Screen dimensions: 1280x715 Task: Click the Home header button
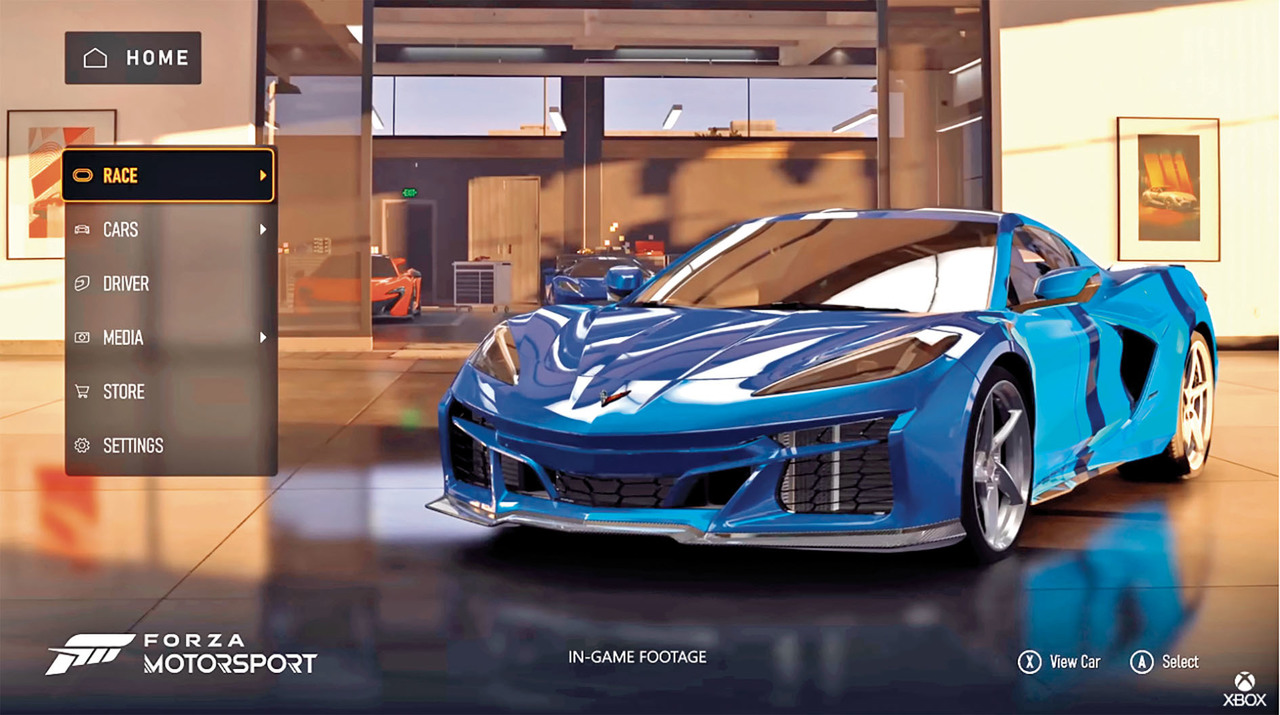point(134,58)
